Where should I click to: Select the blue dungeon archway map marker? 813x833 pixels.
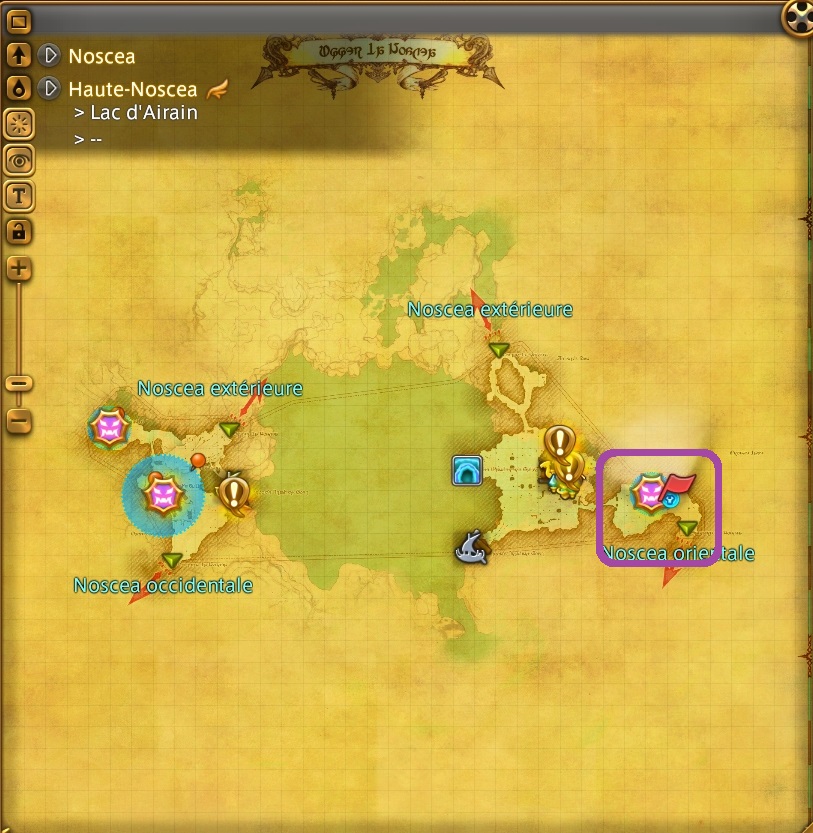(x=467, y=469)
